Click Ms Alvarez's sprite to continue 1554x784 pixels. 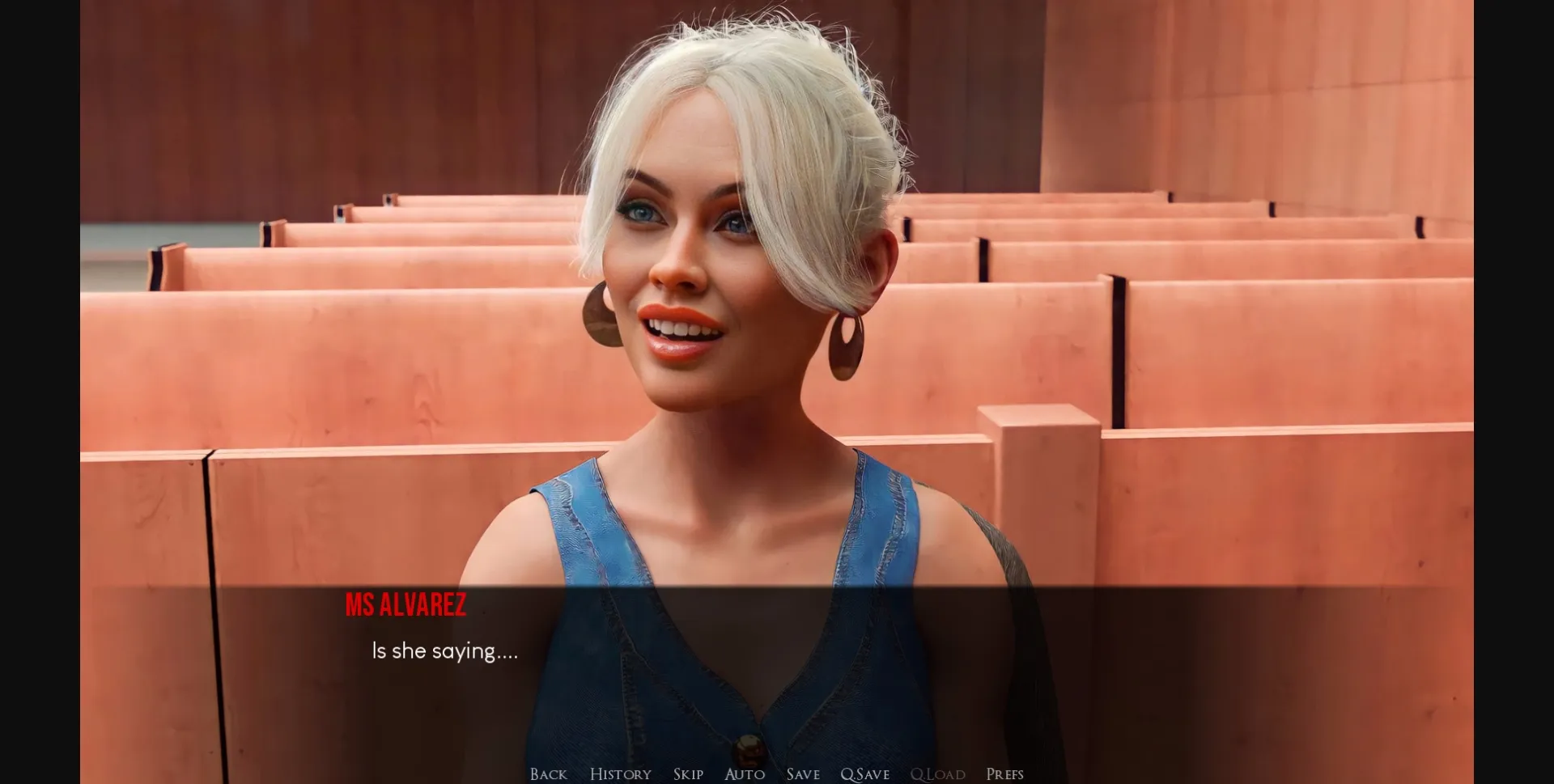point(712,324)
